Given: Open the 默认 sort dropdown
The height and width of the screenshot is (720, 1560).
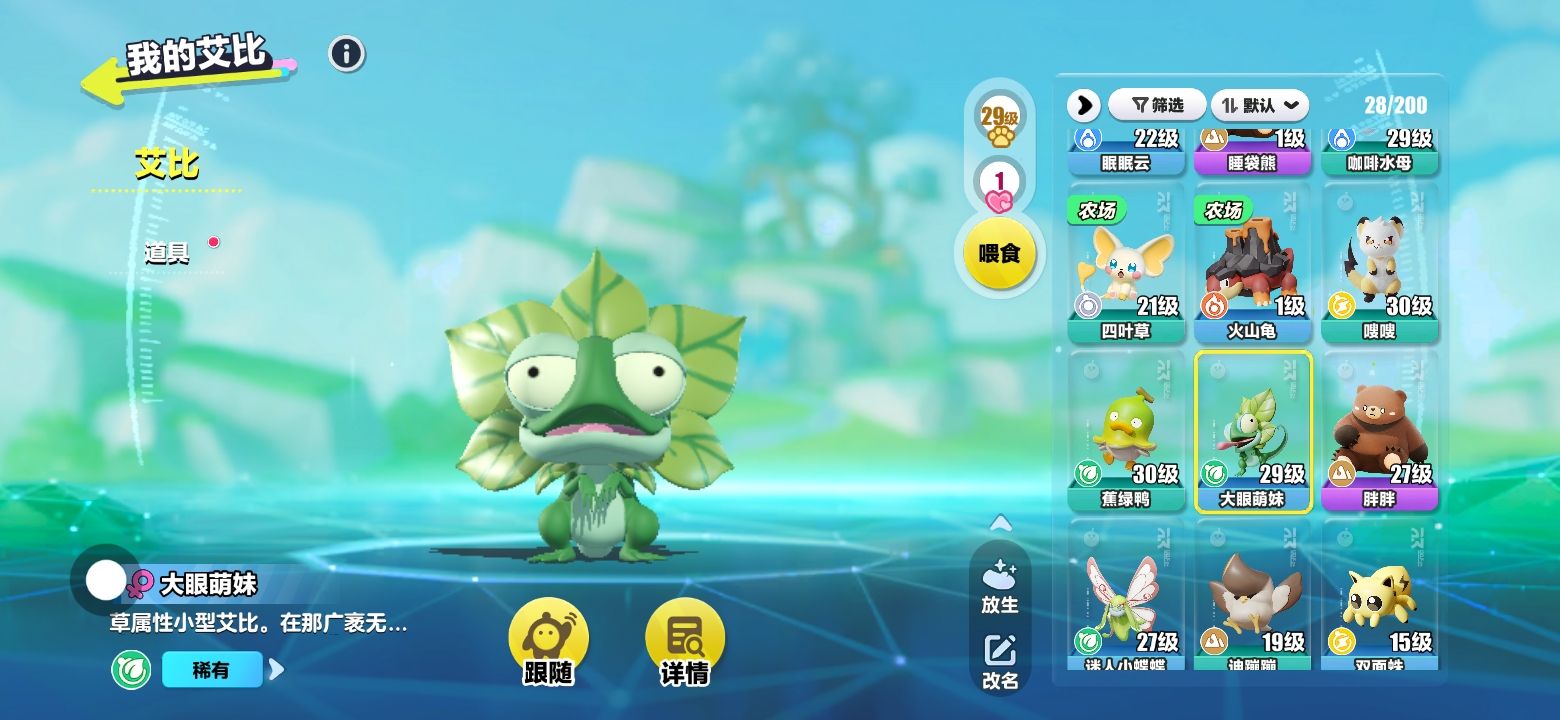Looking at the screenshot, I should coord(1260,105).
